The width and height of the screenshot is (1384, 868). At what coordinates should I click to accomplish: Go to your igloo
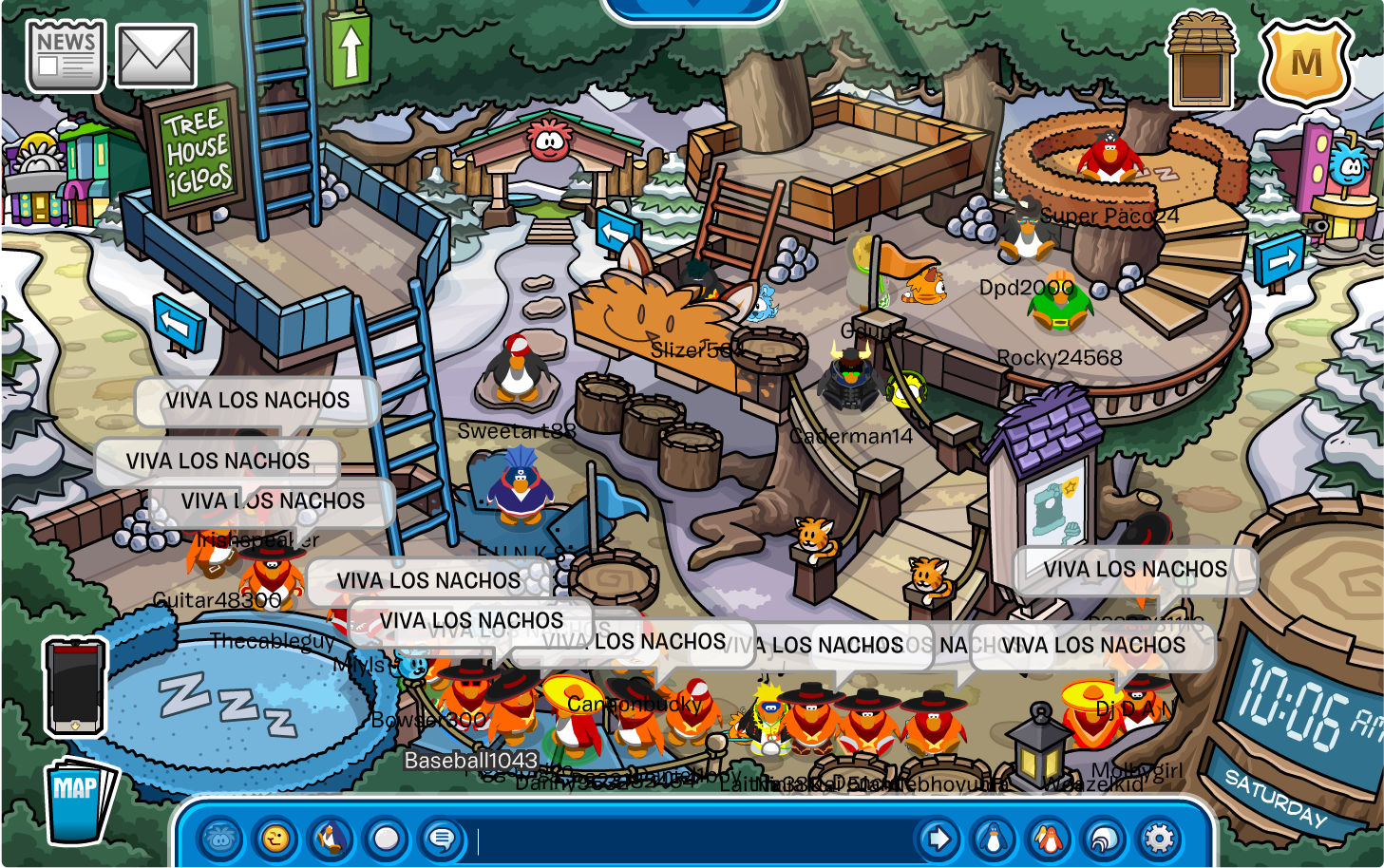click(1104, 840)
